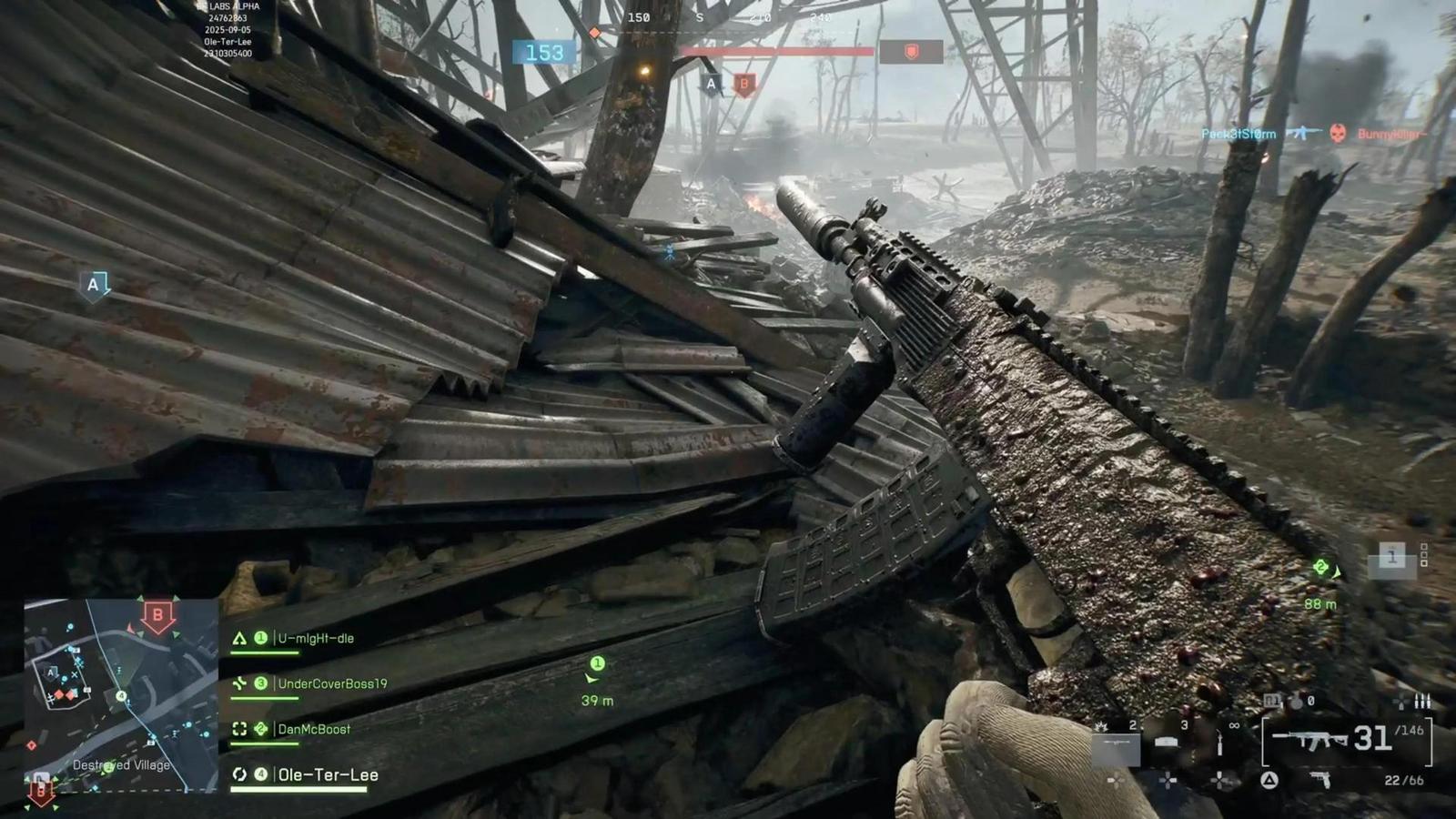Click the gadget slot icon showing count 3
1456x819 pixels.
coord(1166,742)
